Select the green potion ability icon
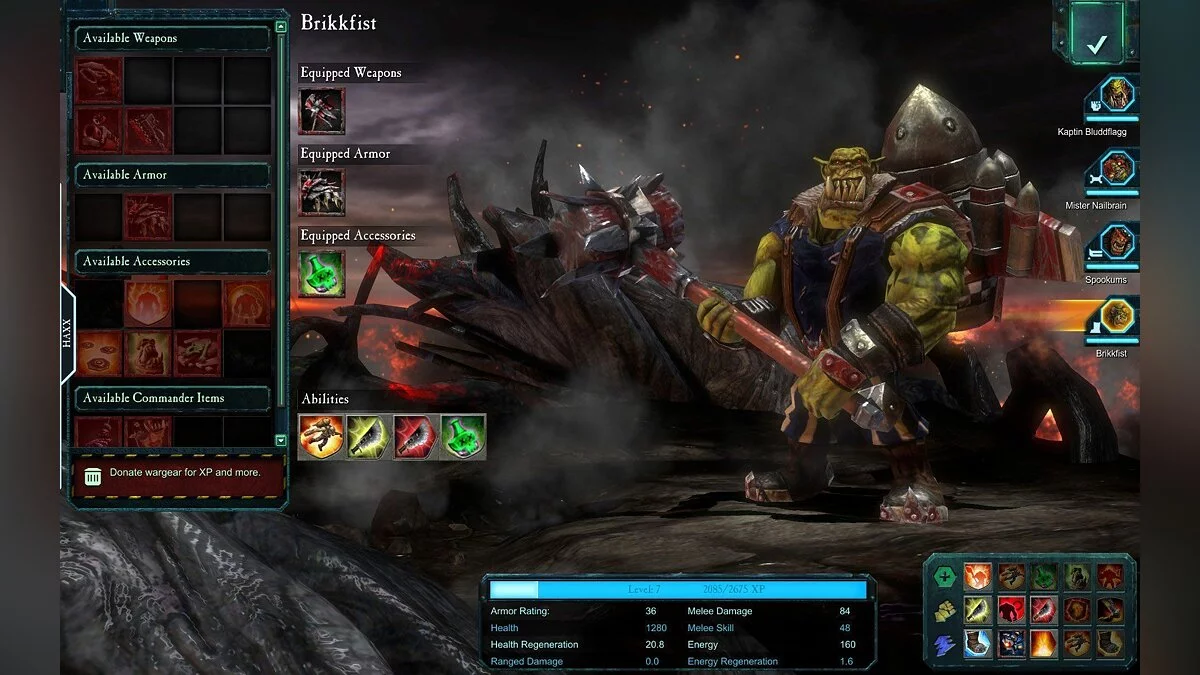The height and width of the screenshot is (675, 1200). [x=463, y=437]
